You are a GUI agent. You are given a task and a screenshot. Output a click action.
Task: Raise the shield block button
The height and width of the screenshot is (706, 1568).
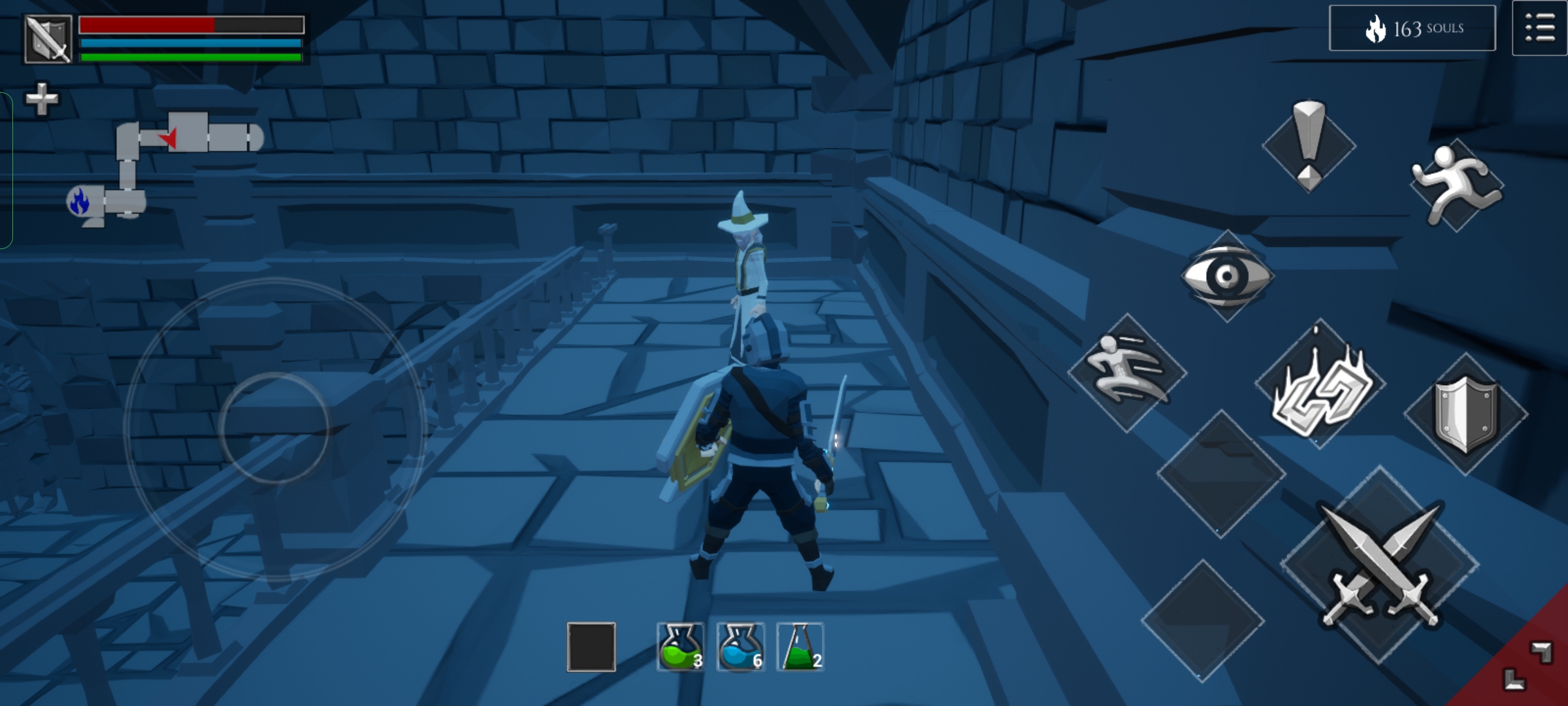pyautogui.click(x=1465, y=414)
